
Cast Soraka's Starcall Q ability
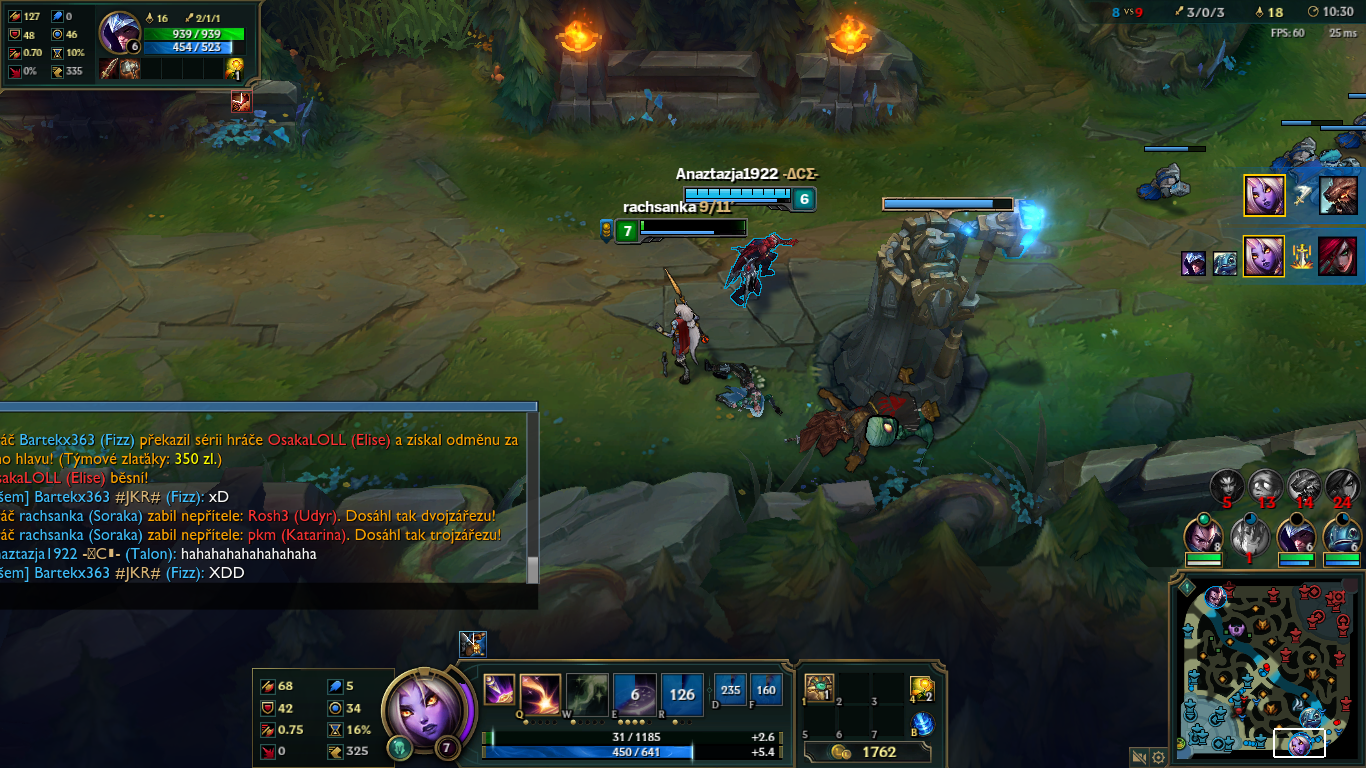[539, 692]
